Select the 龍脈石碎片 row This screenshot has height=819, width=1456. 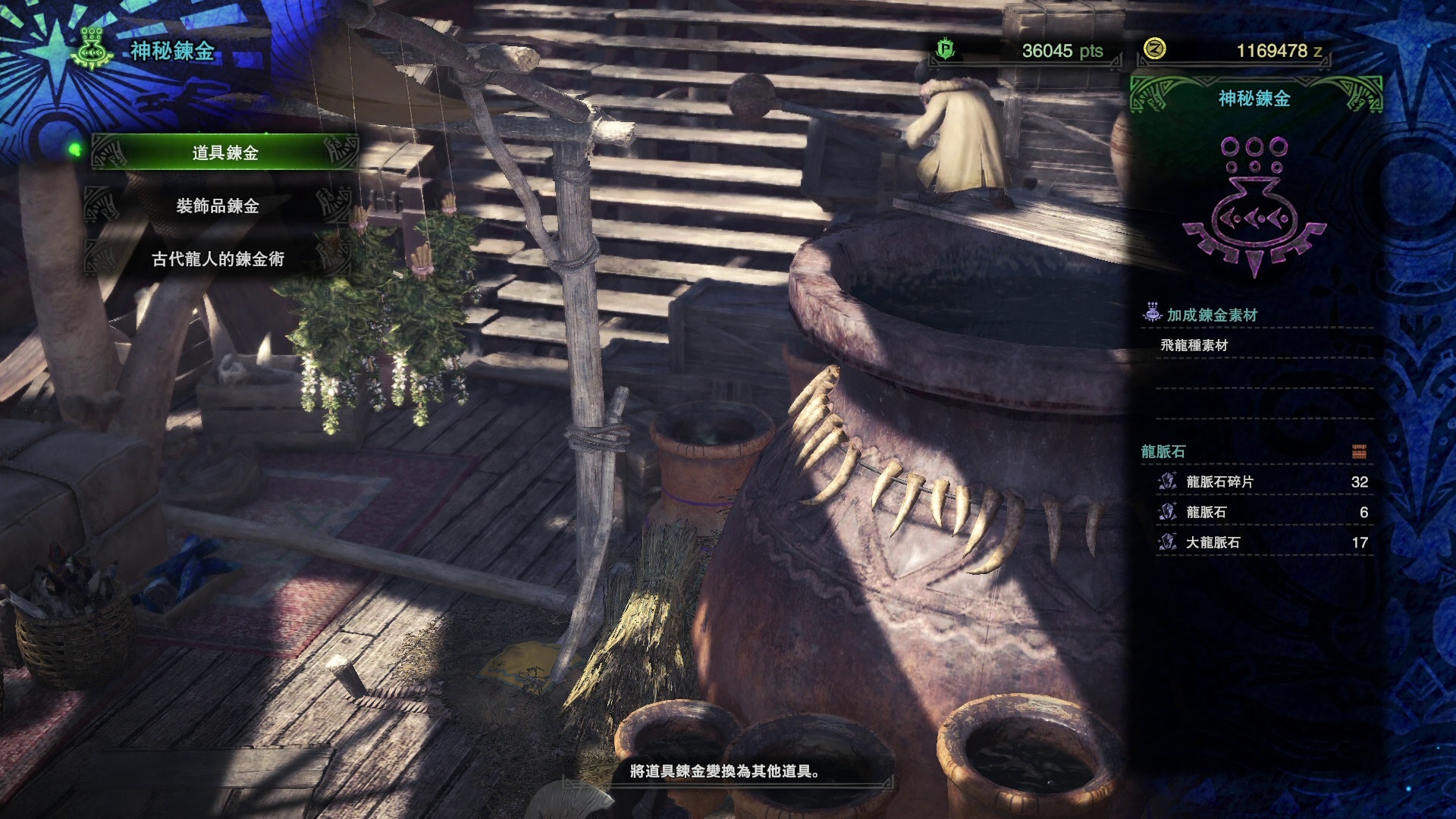coord(1263,482)
